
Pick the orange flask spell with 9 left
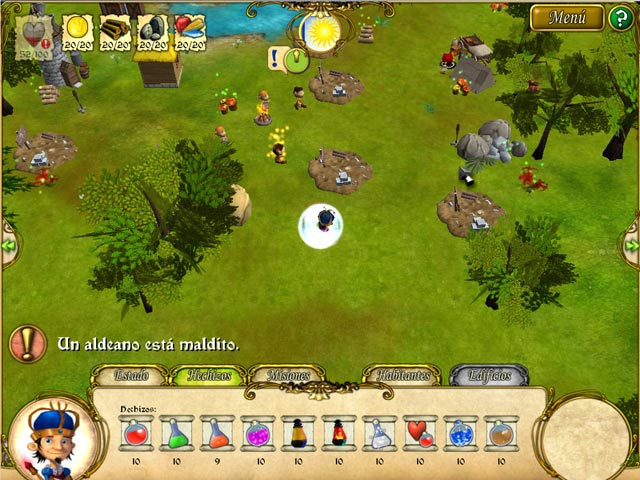[x=217, y=433]
